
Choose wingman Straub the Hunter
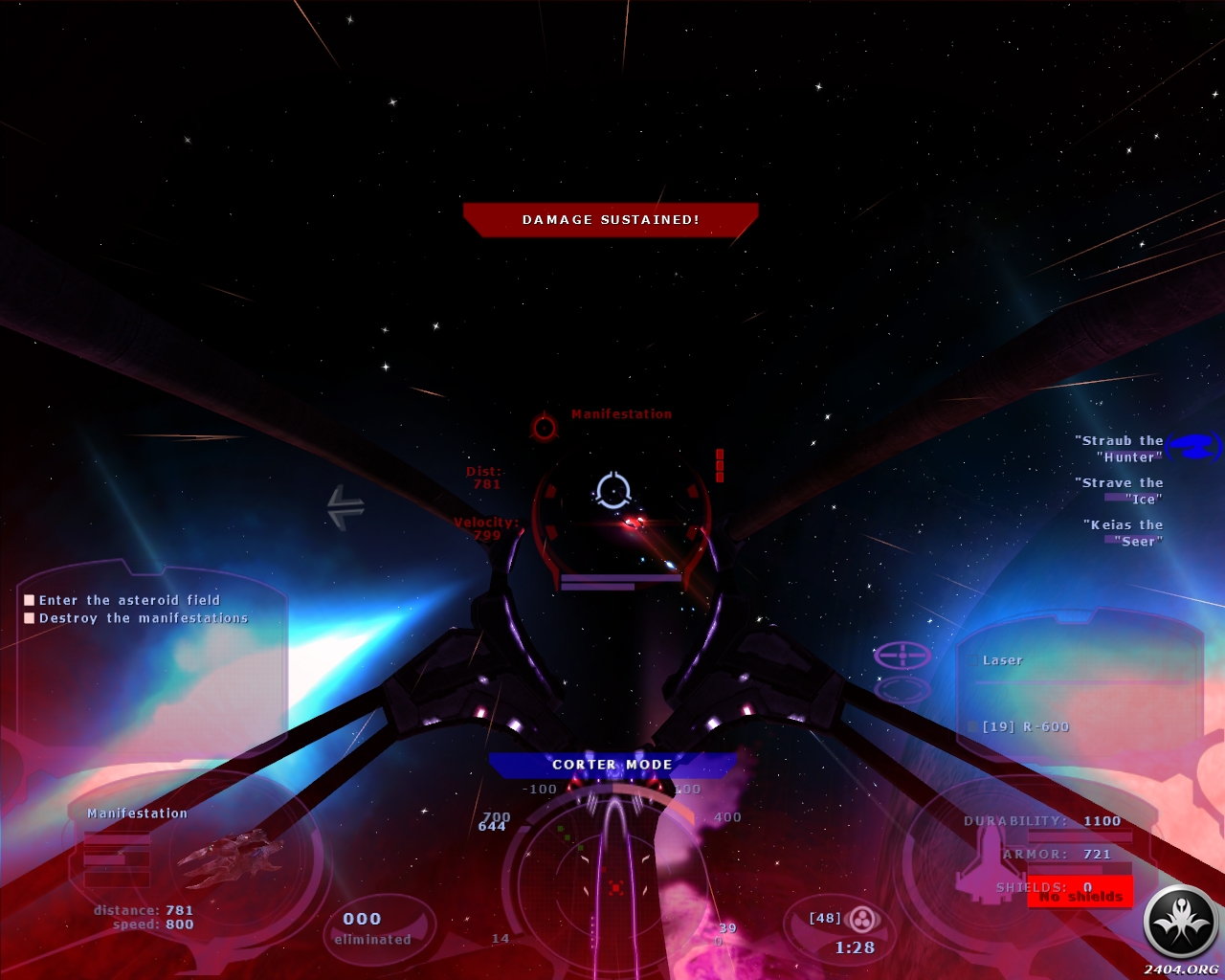click(1120, 448)
